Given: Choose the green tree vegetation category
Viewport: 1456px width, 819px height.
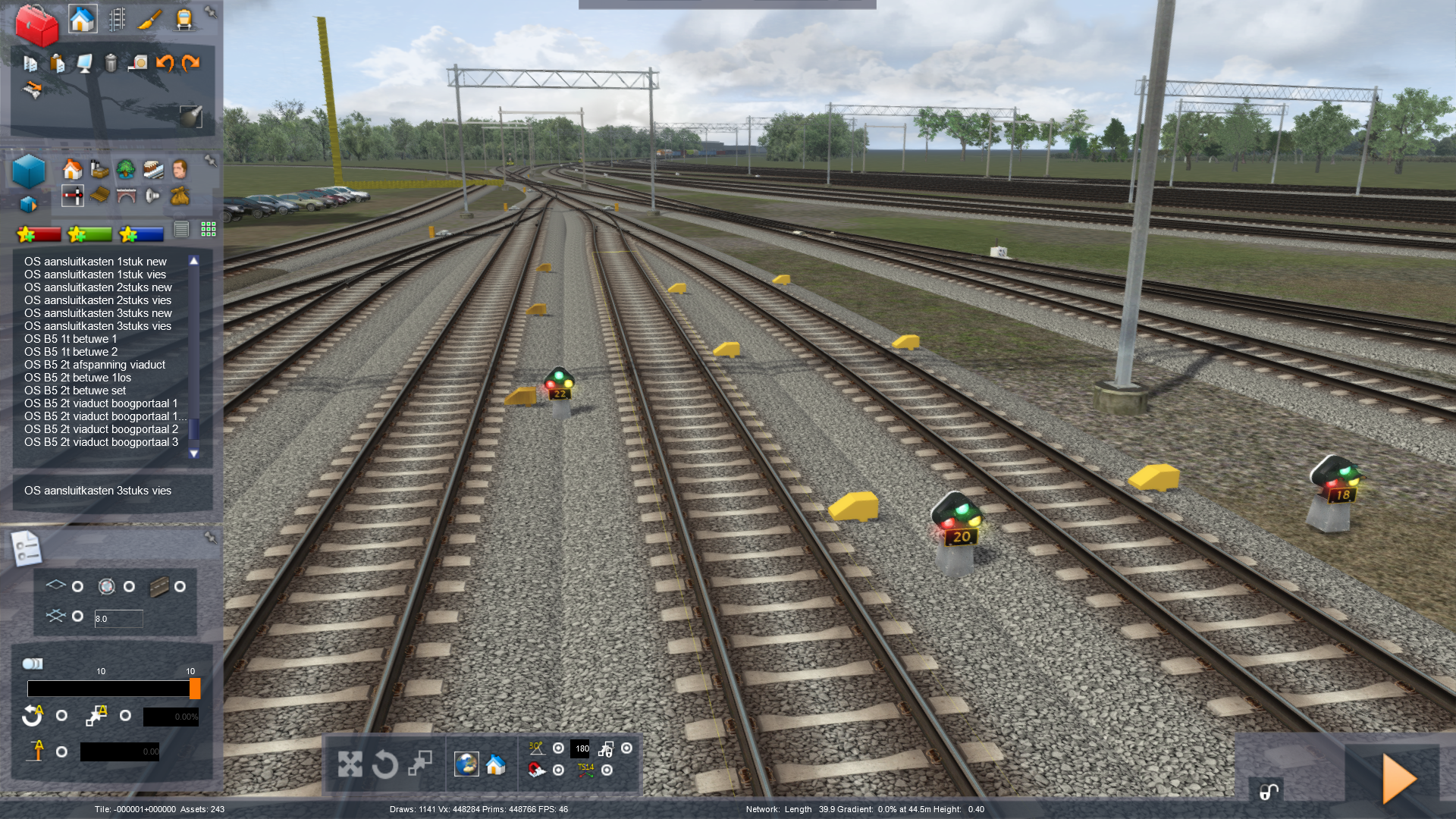Looking at the screenshot, I should [x=125, y=168].
